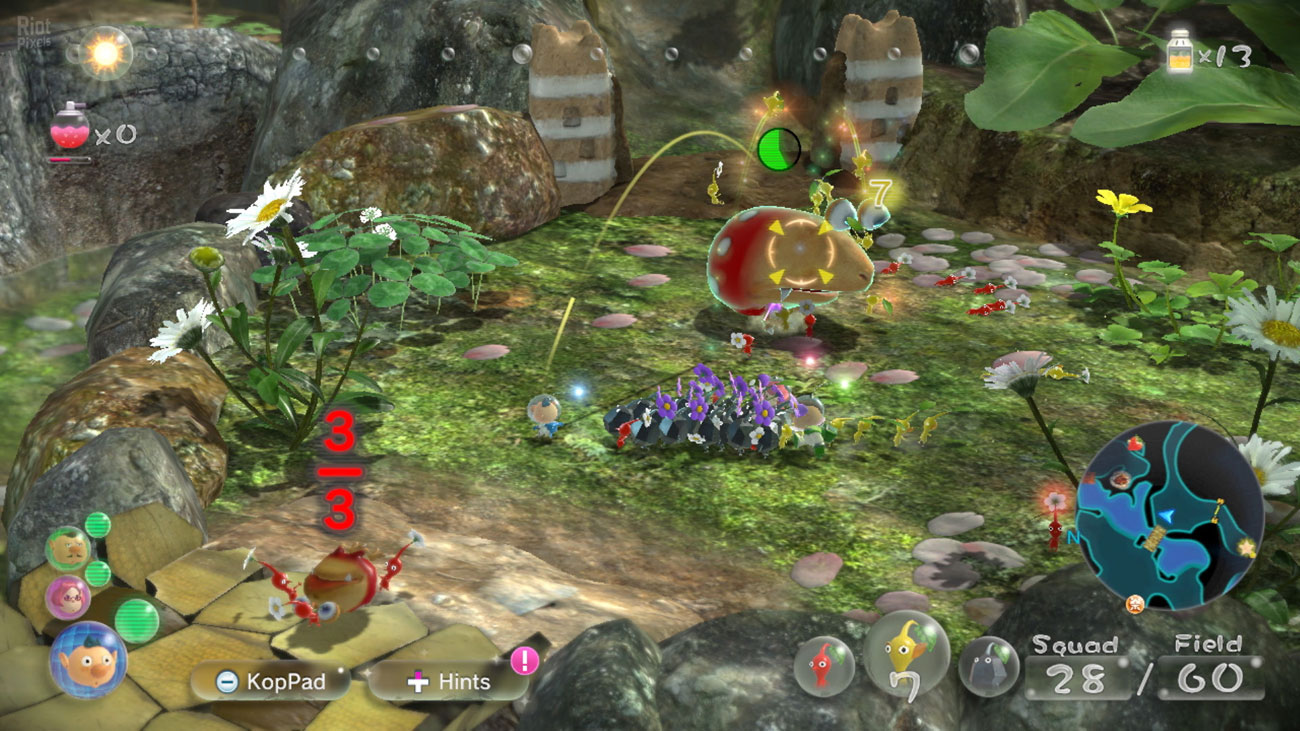Screen dimensions: 1300x731
Task: Switch to Charlie's mustached portrait bubble
Action: point(68,547)
